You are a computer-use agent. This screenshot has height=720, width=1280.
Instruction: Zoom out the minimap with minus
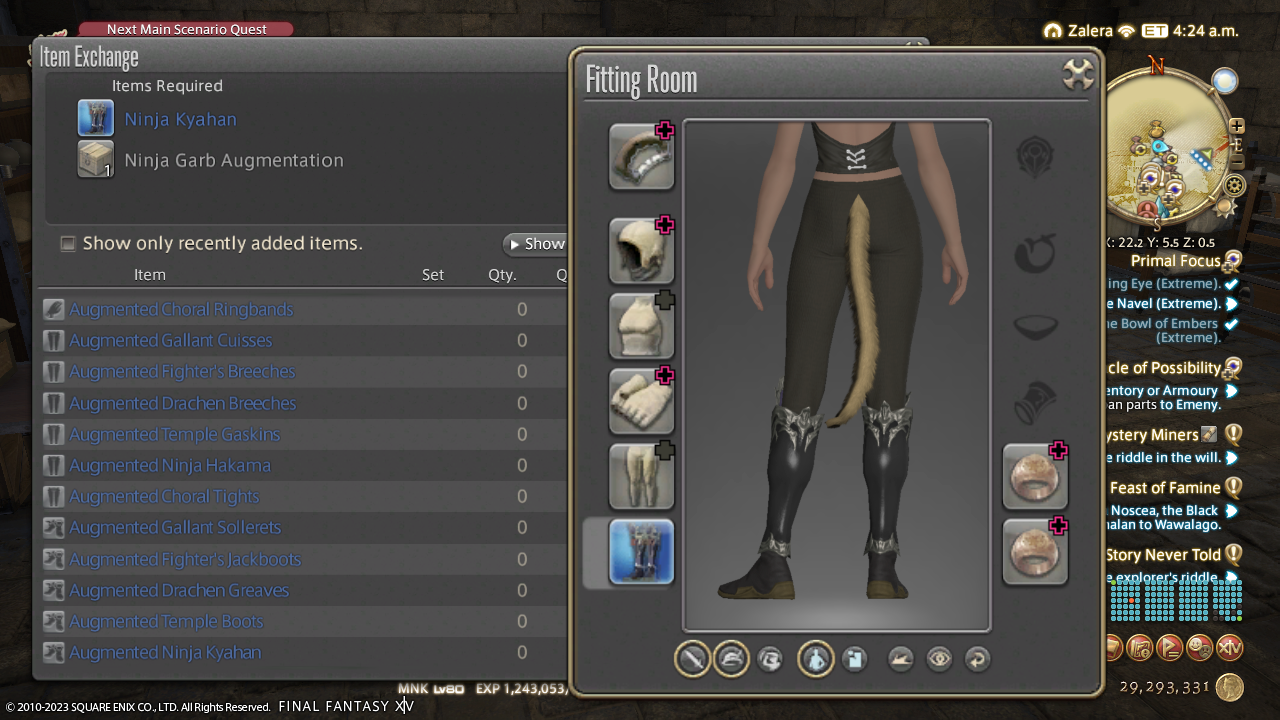coord(1237,163)
